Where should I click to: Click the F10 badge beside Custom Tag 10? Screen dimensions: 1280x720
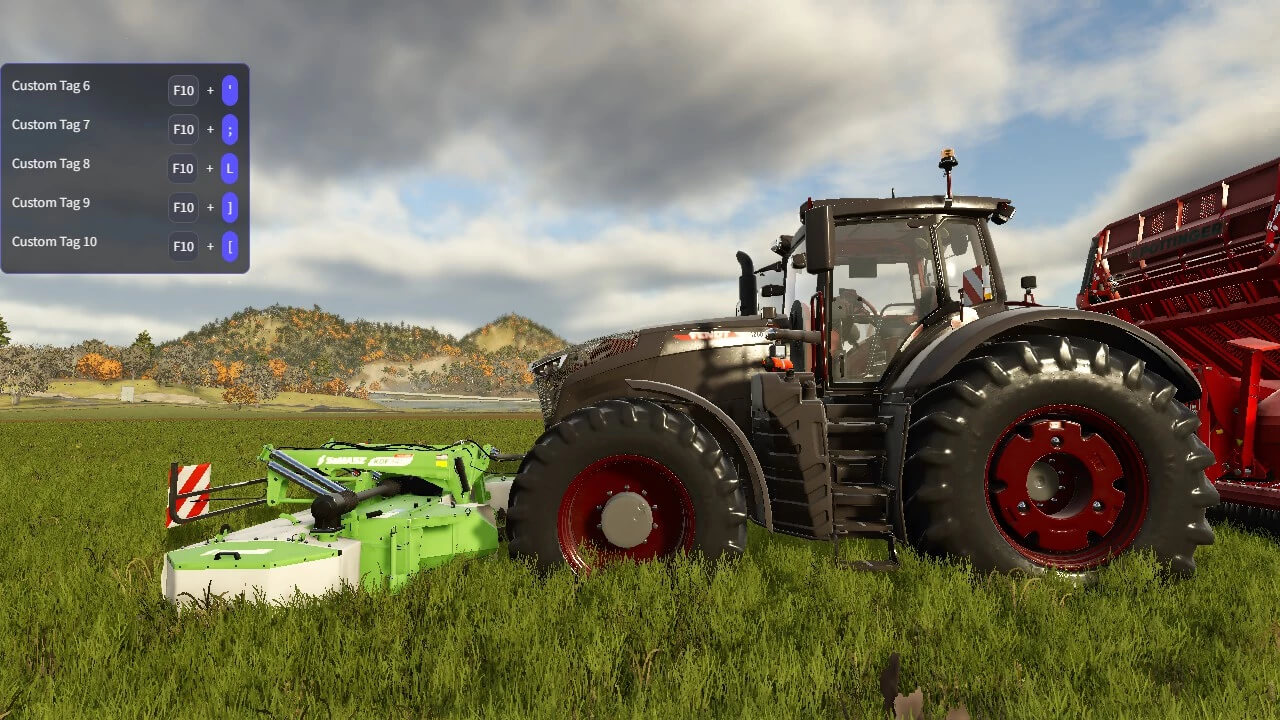[x=183, y=246]
